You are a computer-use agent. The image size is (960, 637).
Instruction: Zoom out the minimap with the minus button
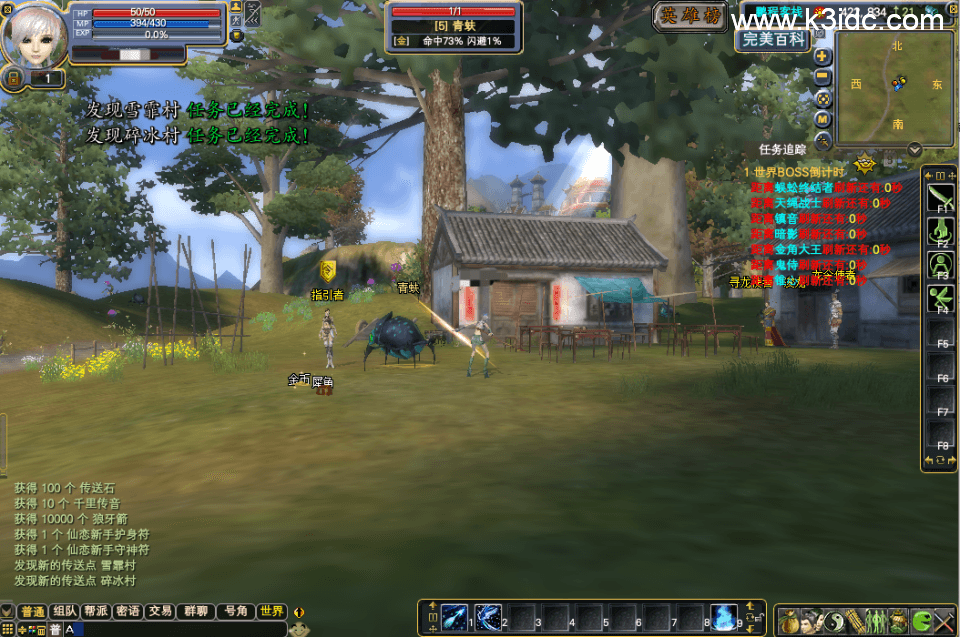click(x=823, y=77)
